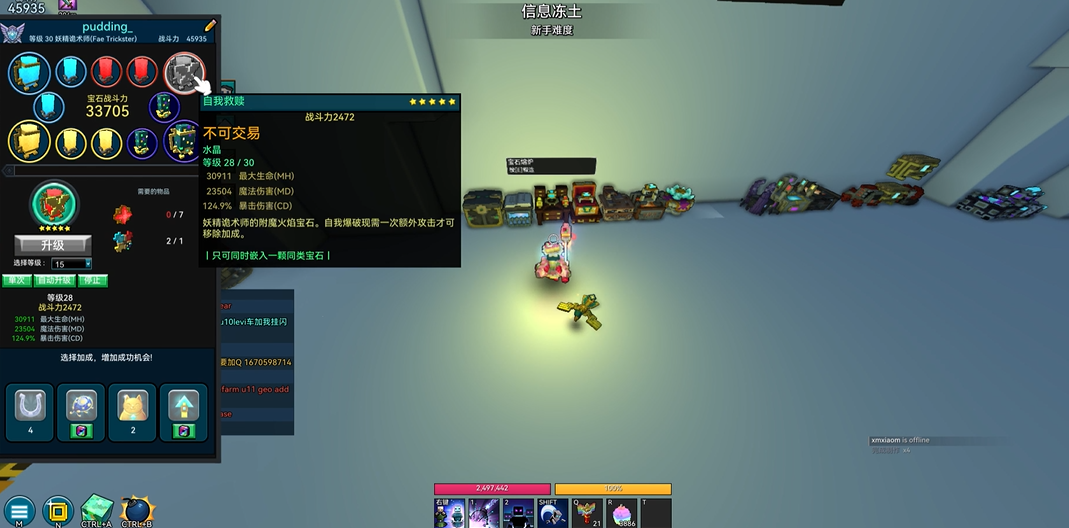
Task: Open the 选择等级 level dropdown
Action: (x=73, y=264)
